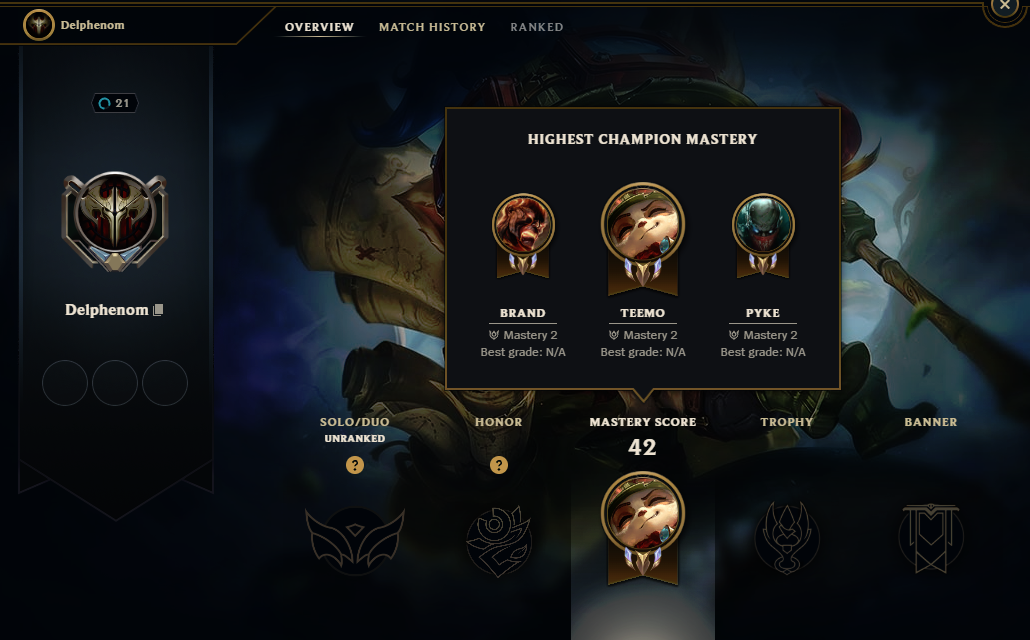Screen dimensions: 1030x640
Task: Copy the Delphenom summoner name
Action: tap(158, 310)
